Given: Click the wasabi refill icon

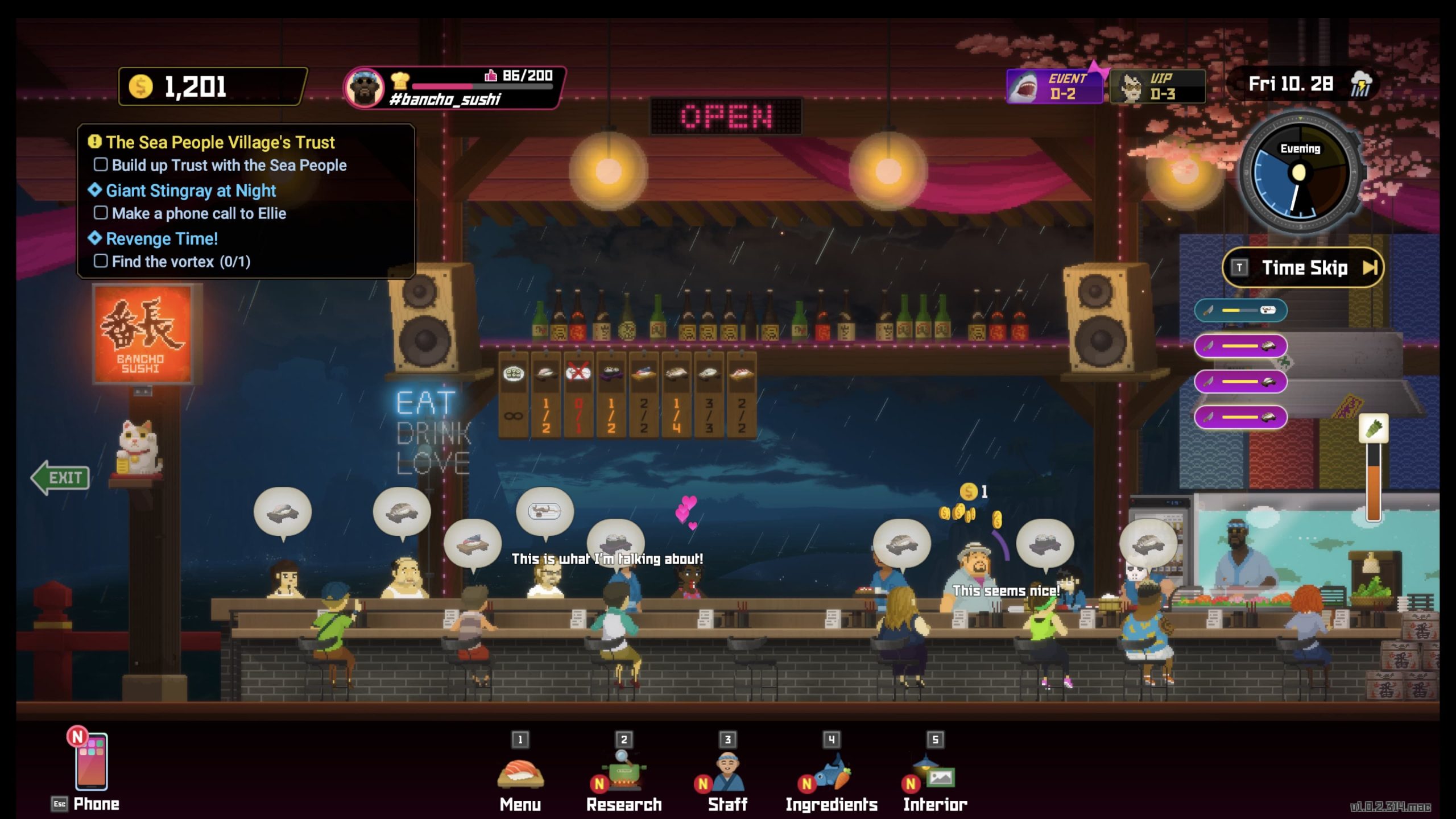Looking at the screenshot, I should pos(1374,428).
